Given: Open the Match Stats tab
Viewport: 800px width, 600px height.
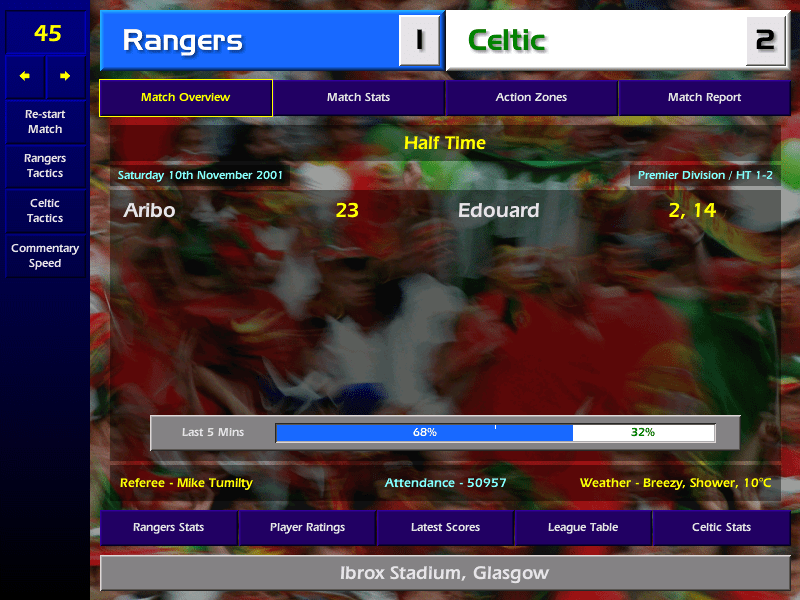Looking at the screenshot, I should click(x=358, y=98).
